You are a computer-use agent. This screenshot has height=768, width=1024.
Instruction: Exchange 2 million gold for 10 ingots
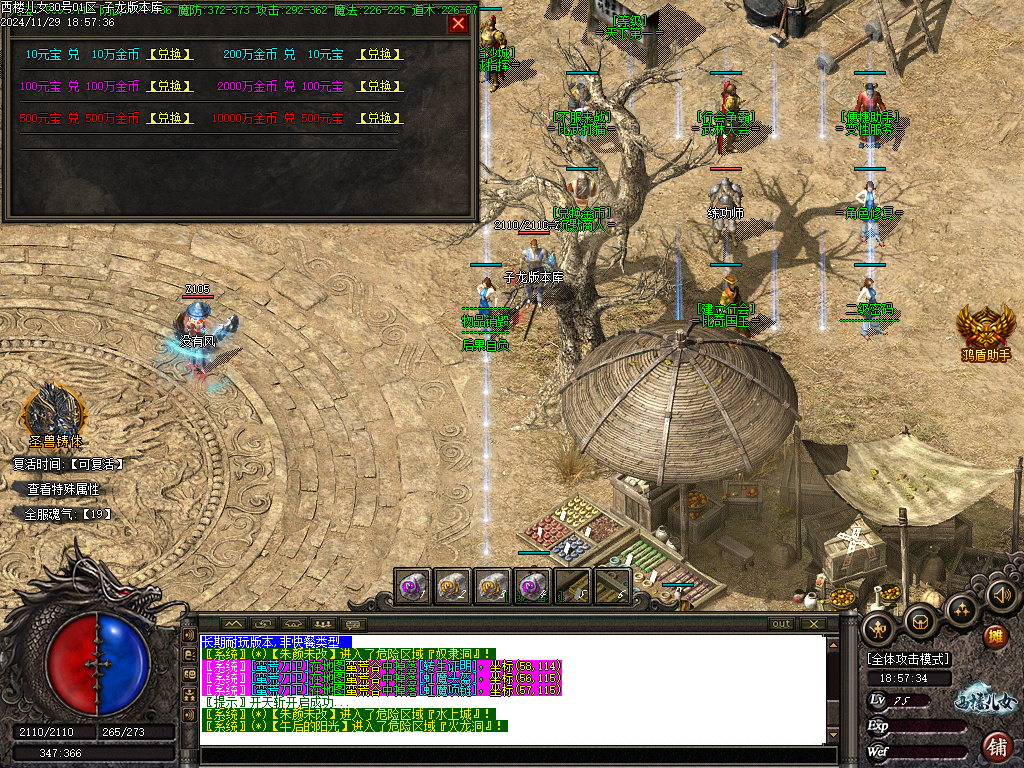click(x=379, y=55)
